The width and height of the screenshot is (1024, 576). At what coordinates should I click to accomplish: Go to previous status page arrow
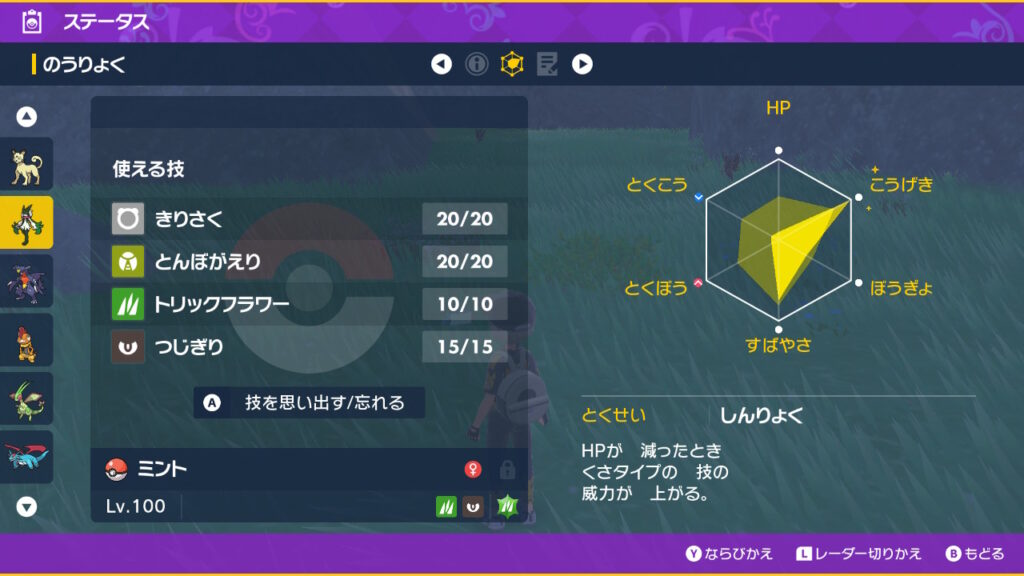click(441, 65)
